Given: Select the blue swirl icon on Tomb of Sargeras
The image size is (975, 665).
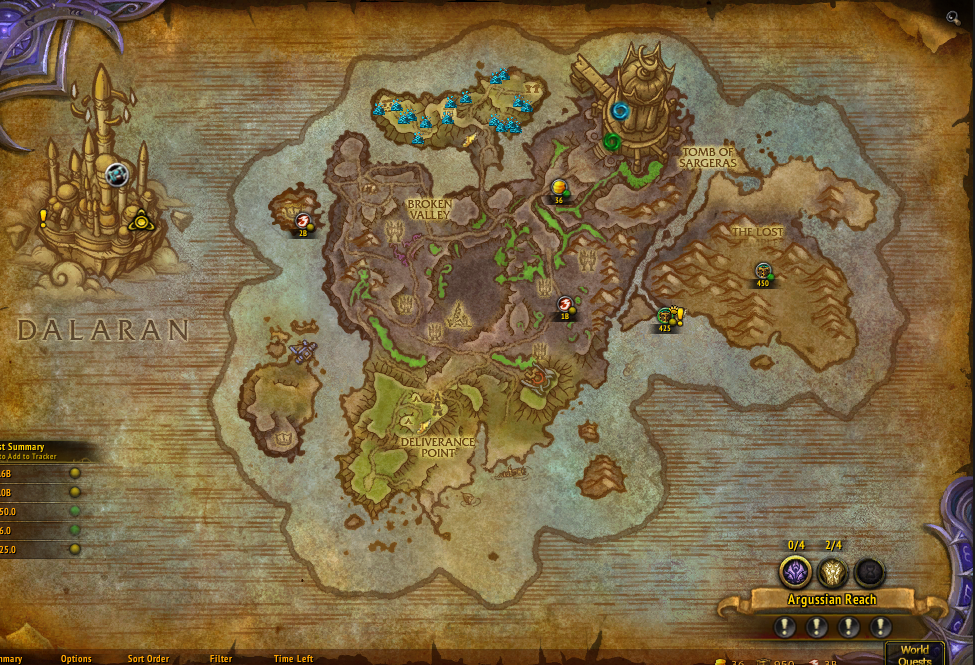Looking at the screenshot, I should click(620, 111).
